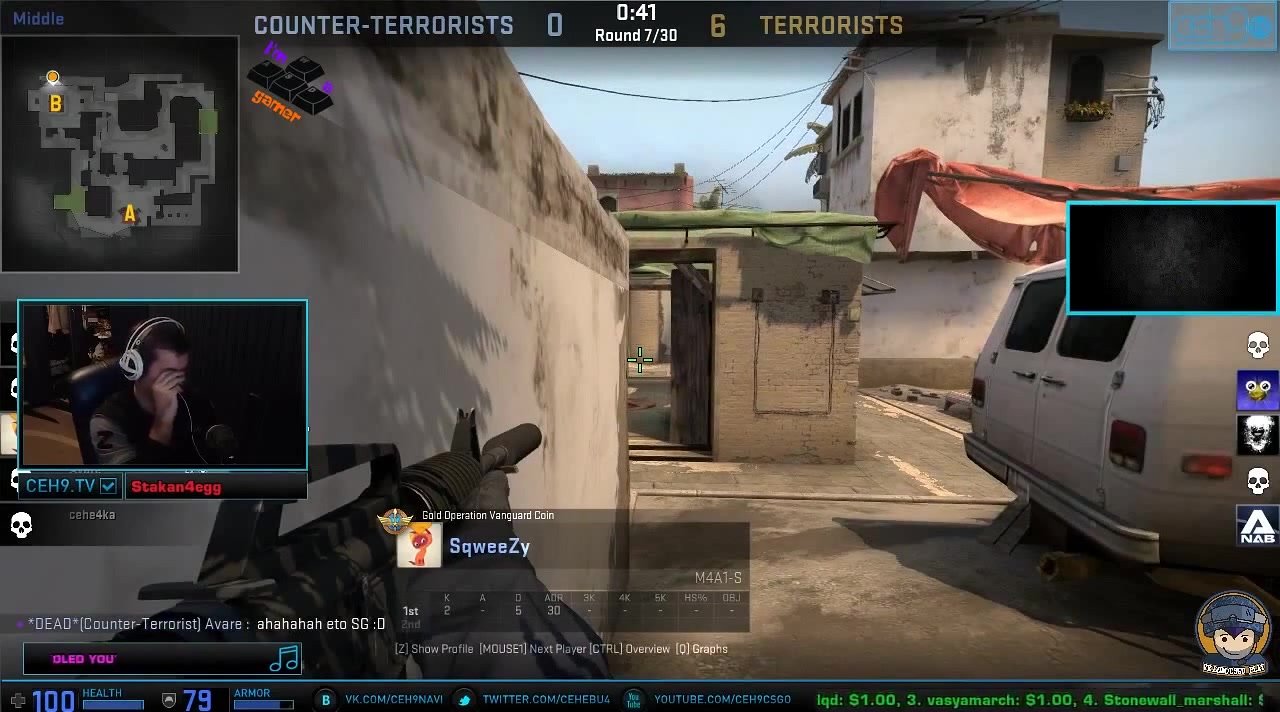Click the music note icon
The width and height of the screenshot is (1280, 712).
click(x=285, y=658)
